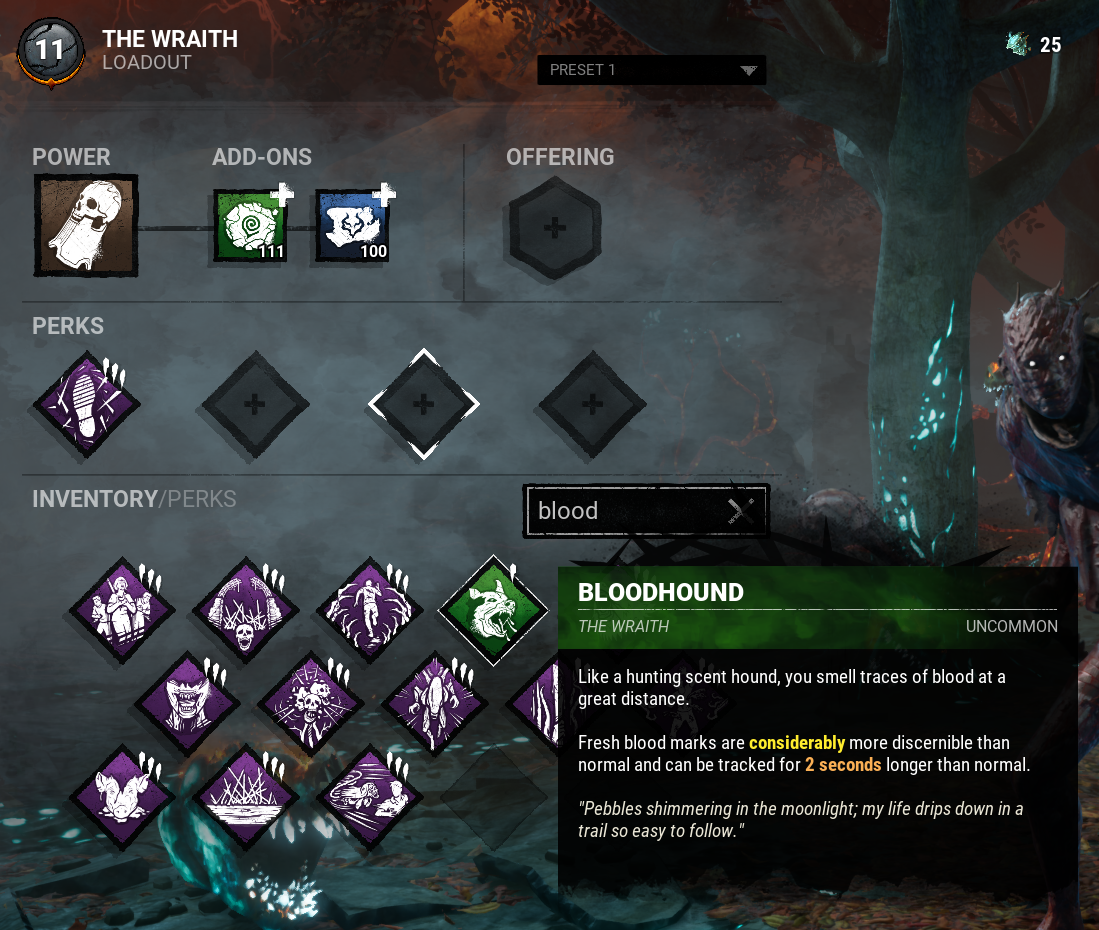Select the exploding skulls perk
Viewport: 1099px width, 930px height.
click(x=310, y=703)
